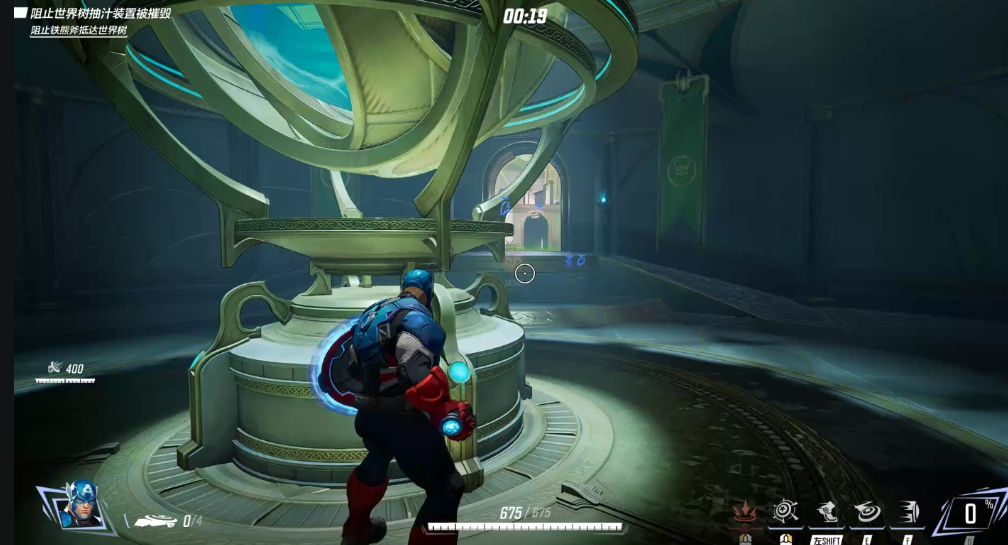The width and height of the screenshot is (1008, 545).
Task: Use the flying shield throw ability
Action: click(x=867, y=513)
